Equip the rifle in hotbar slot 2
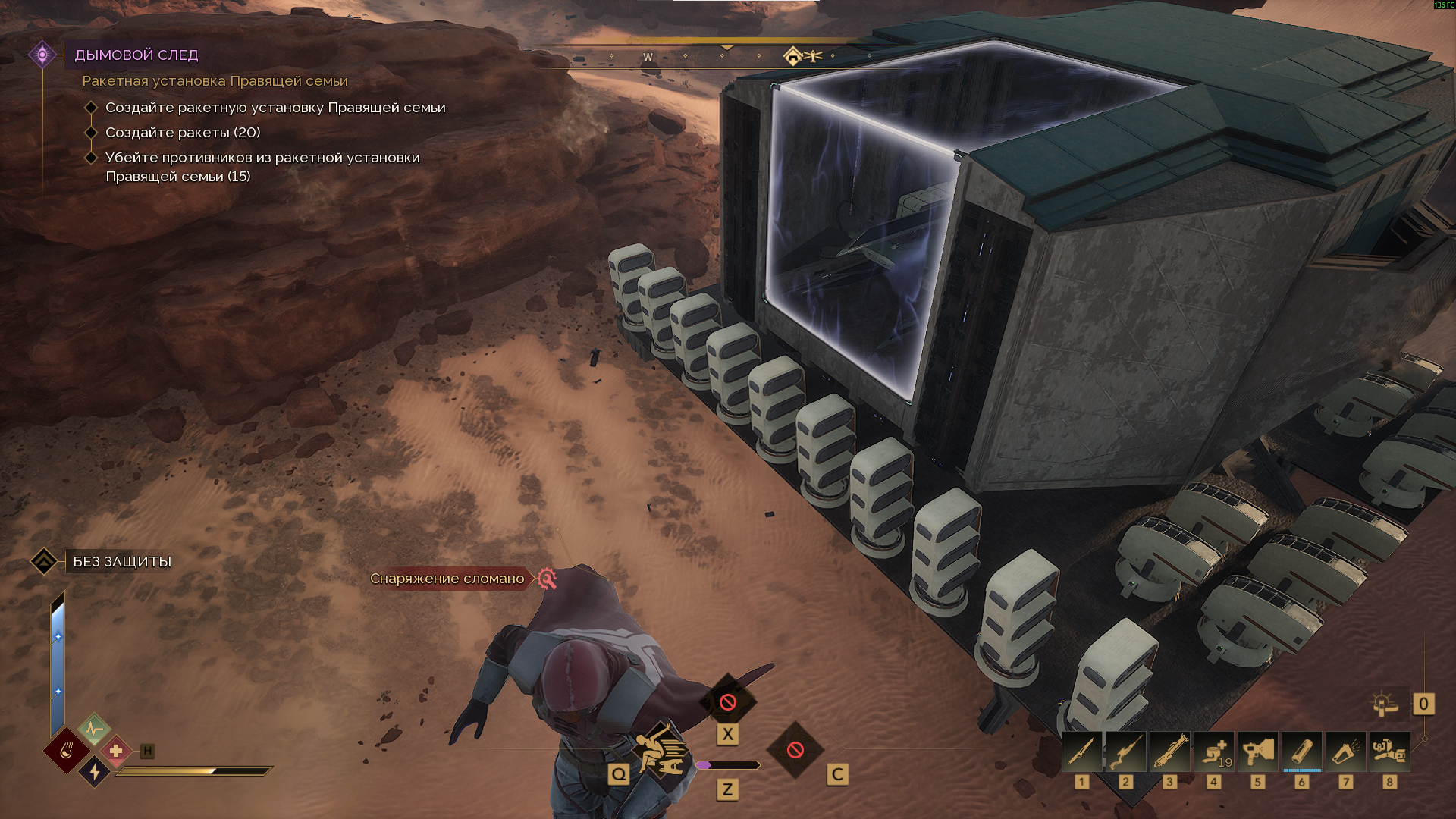Screen dimensions: 1456x819 (1125, 752)
